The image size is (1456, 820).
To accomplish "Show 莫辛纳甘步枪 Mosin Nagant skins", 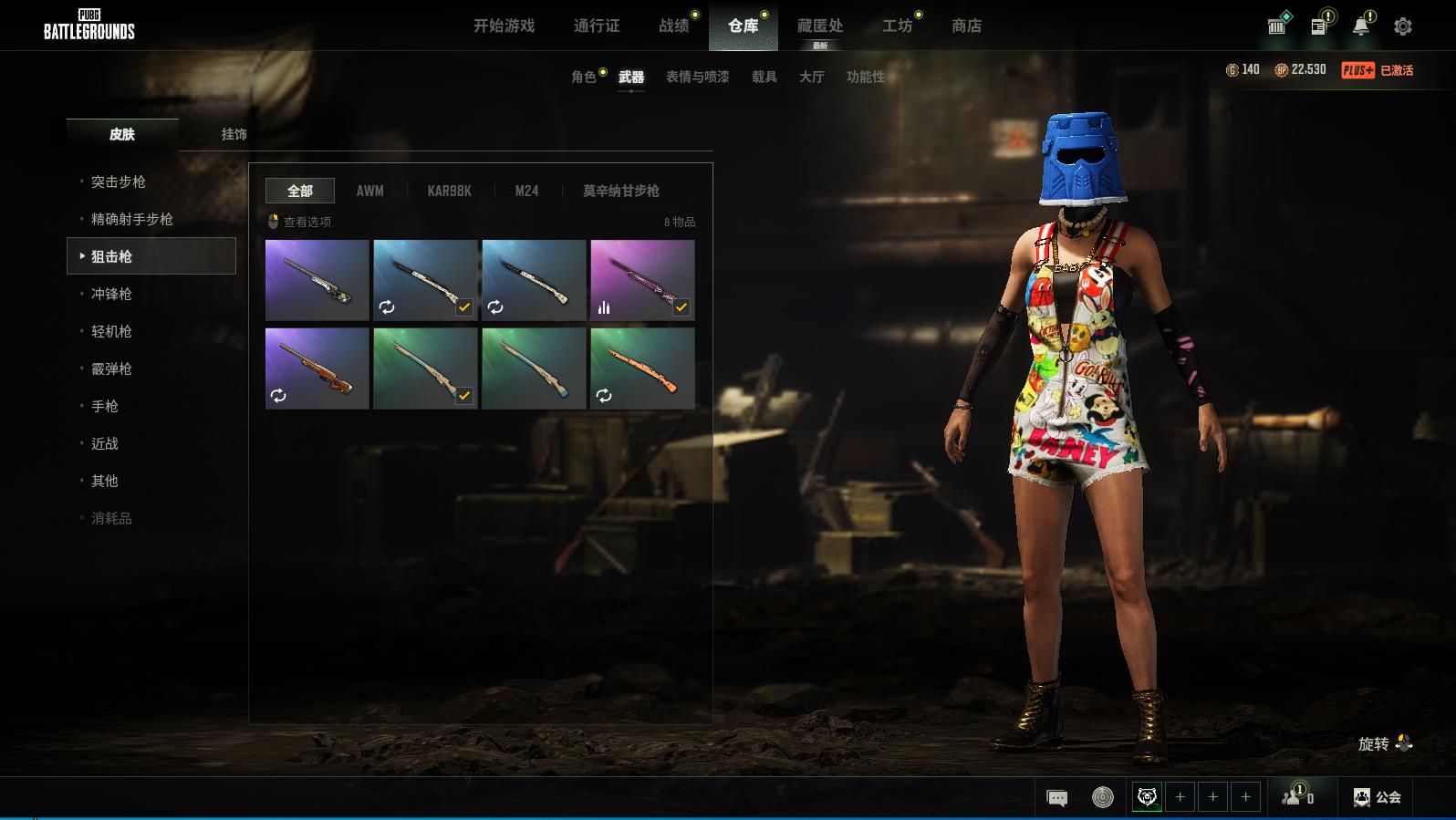I will (x=620, y=191).
